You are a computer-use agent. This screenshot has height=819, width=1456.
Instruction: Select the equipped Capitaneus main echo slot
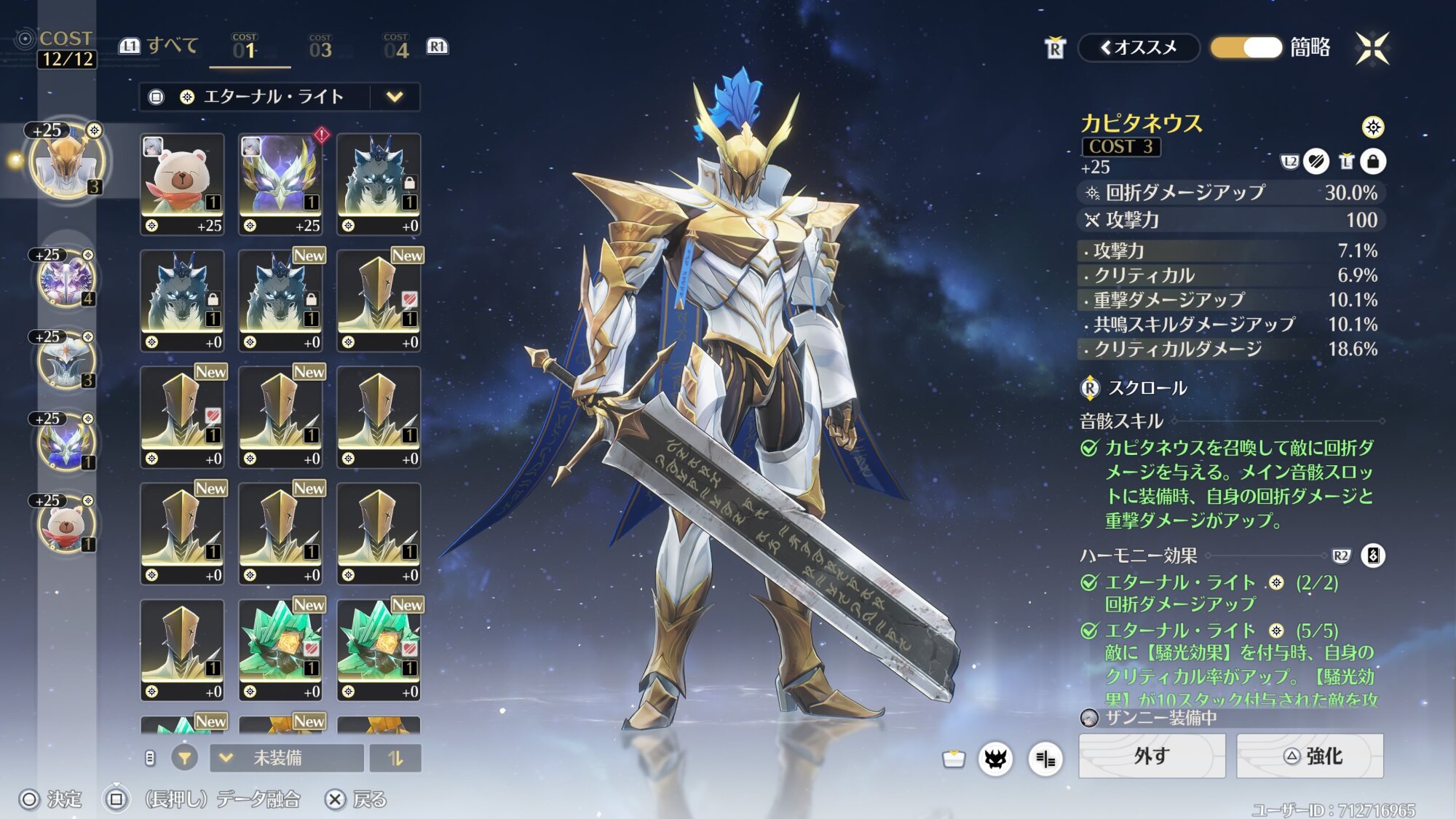tap(67, 161)
